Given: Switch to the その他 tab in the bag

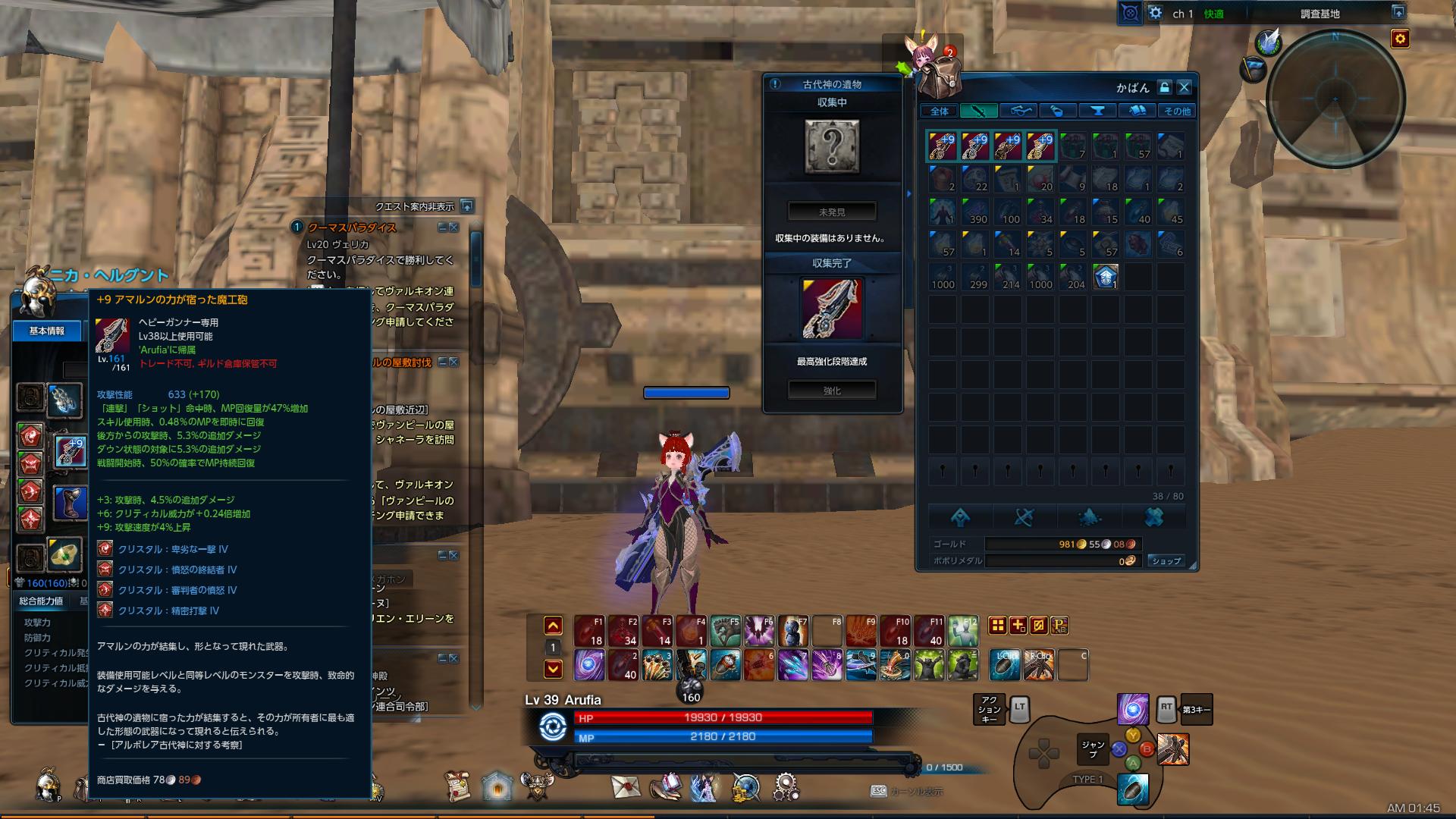Looking at the screenshot, I should point(1178,111).
